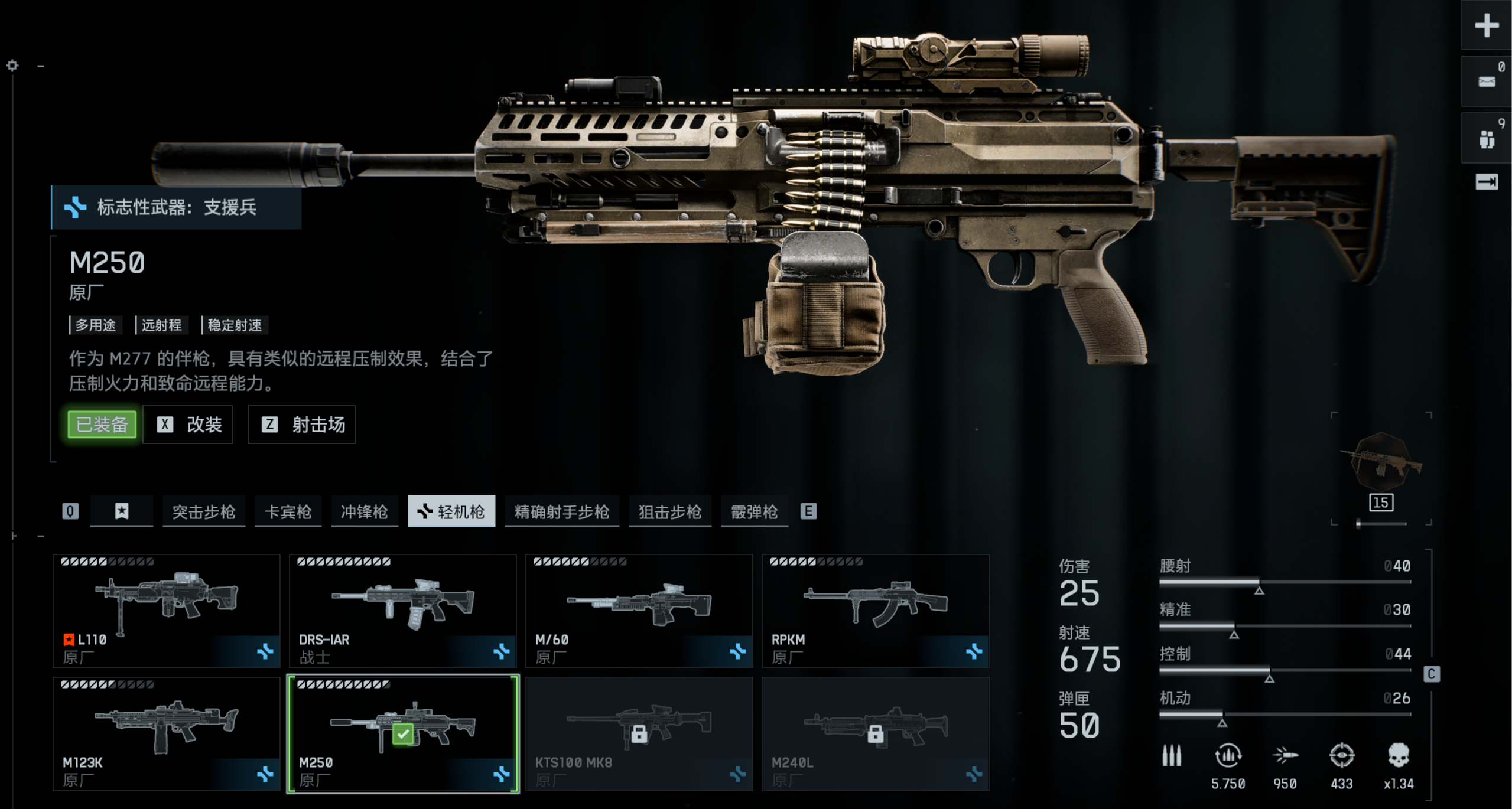Switch to the 卡宾枪 category tab
The image size is (1512, 809).
point(288,511)
